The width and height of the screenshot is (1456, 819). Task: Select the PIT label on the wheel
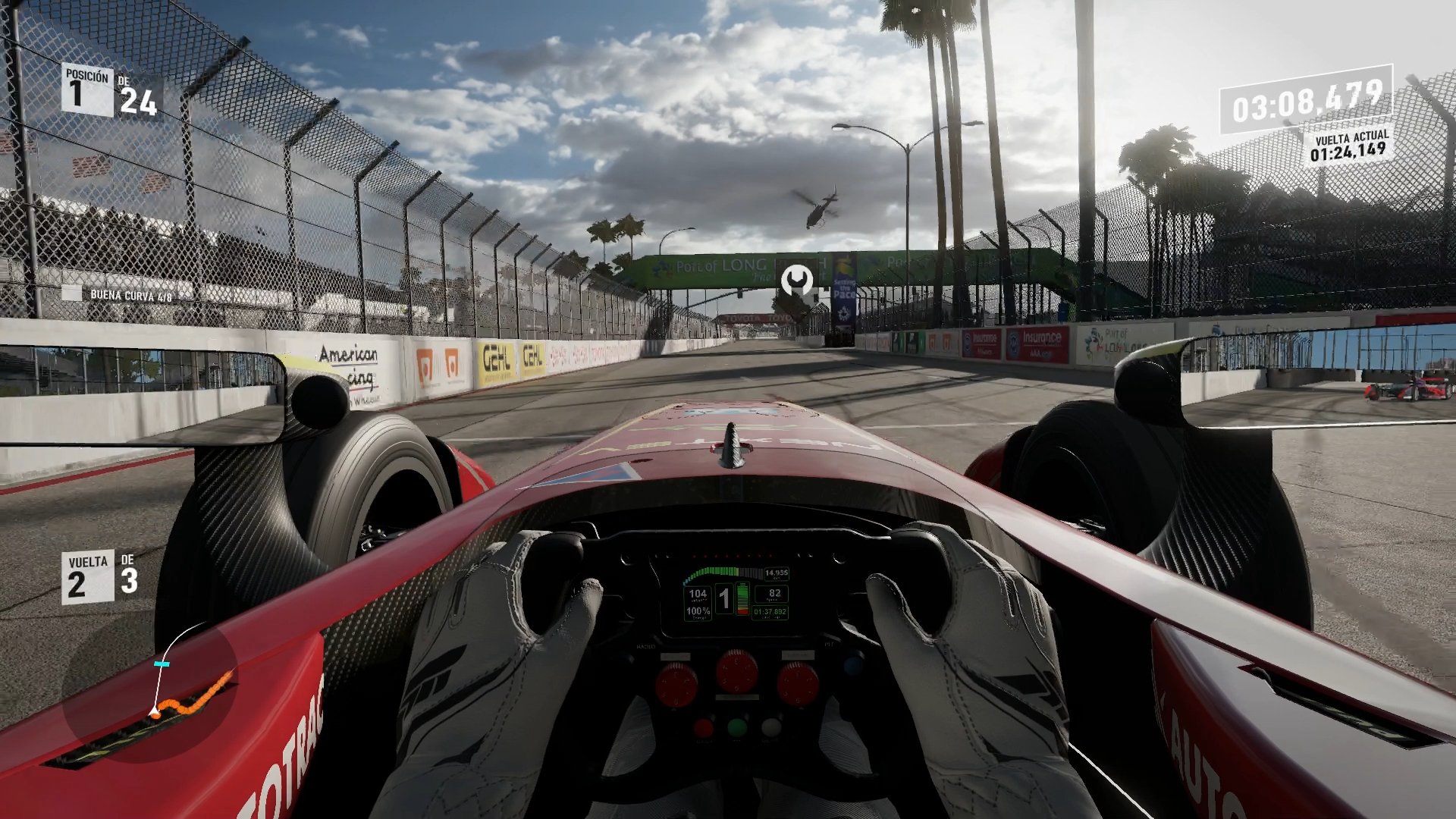[x=828, y=645]
